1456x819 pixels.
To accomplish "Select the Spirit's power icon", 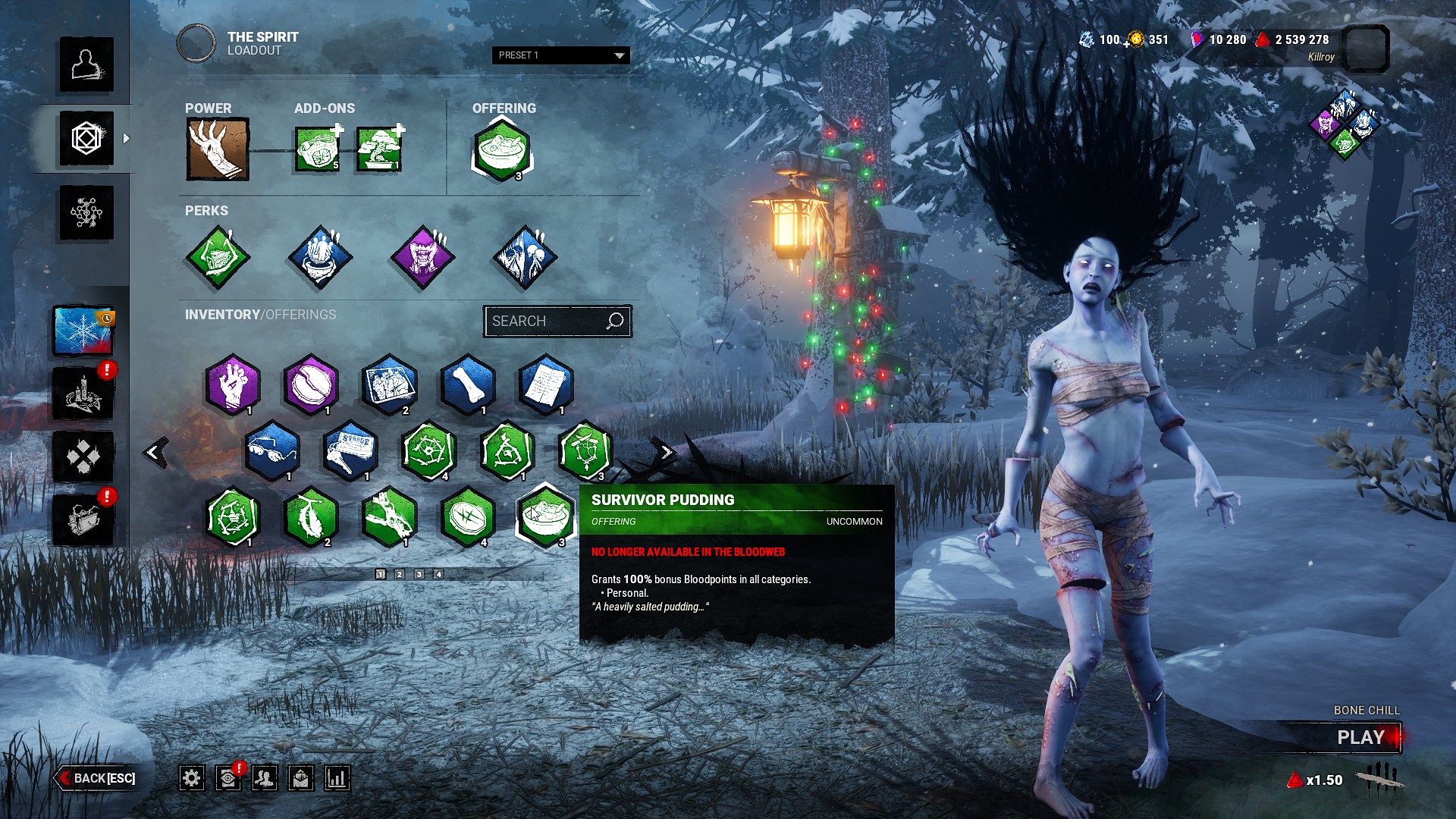I will [218, 149].
